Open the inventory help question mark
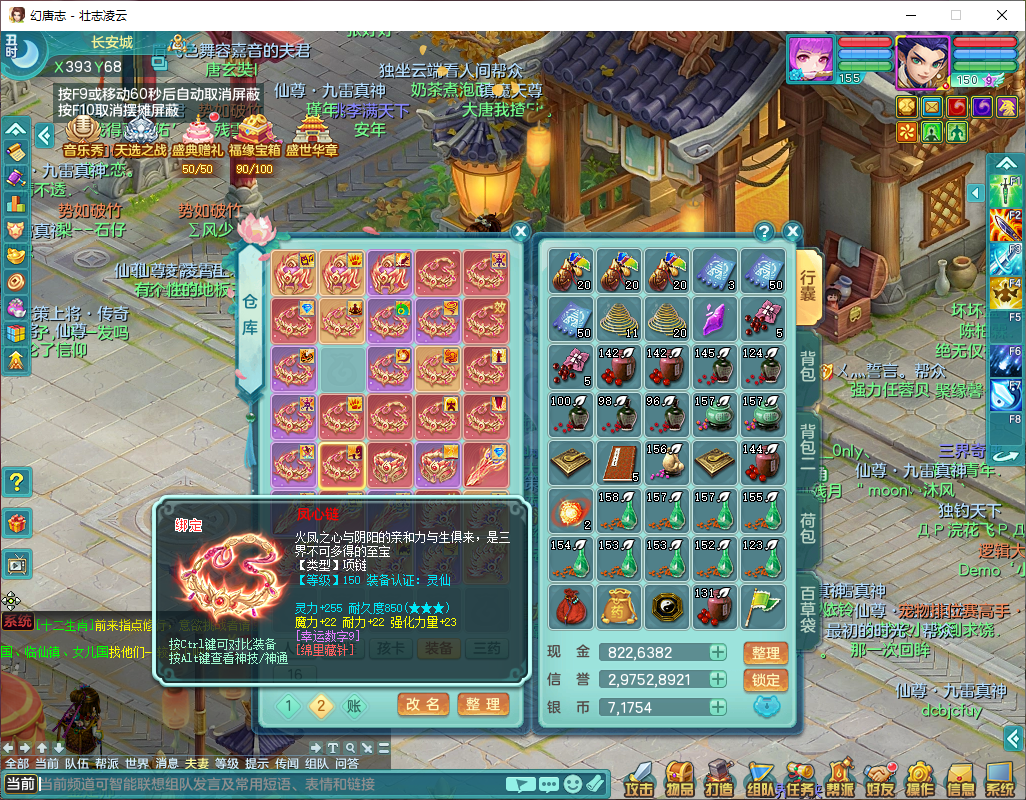 click(765, 232)
